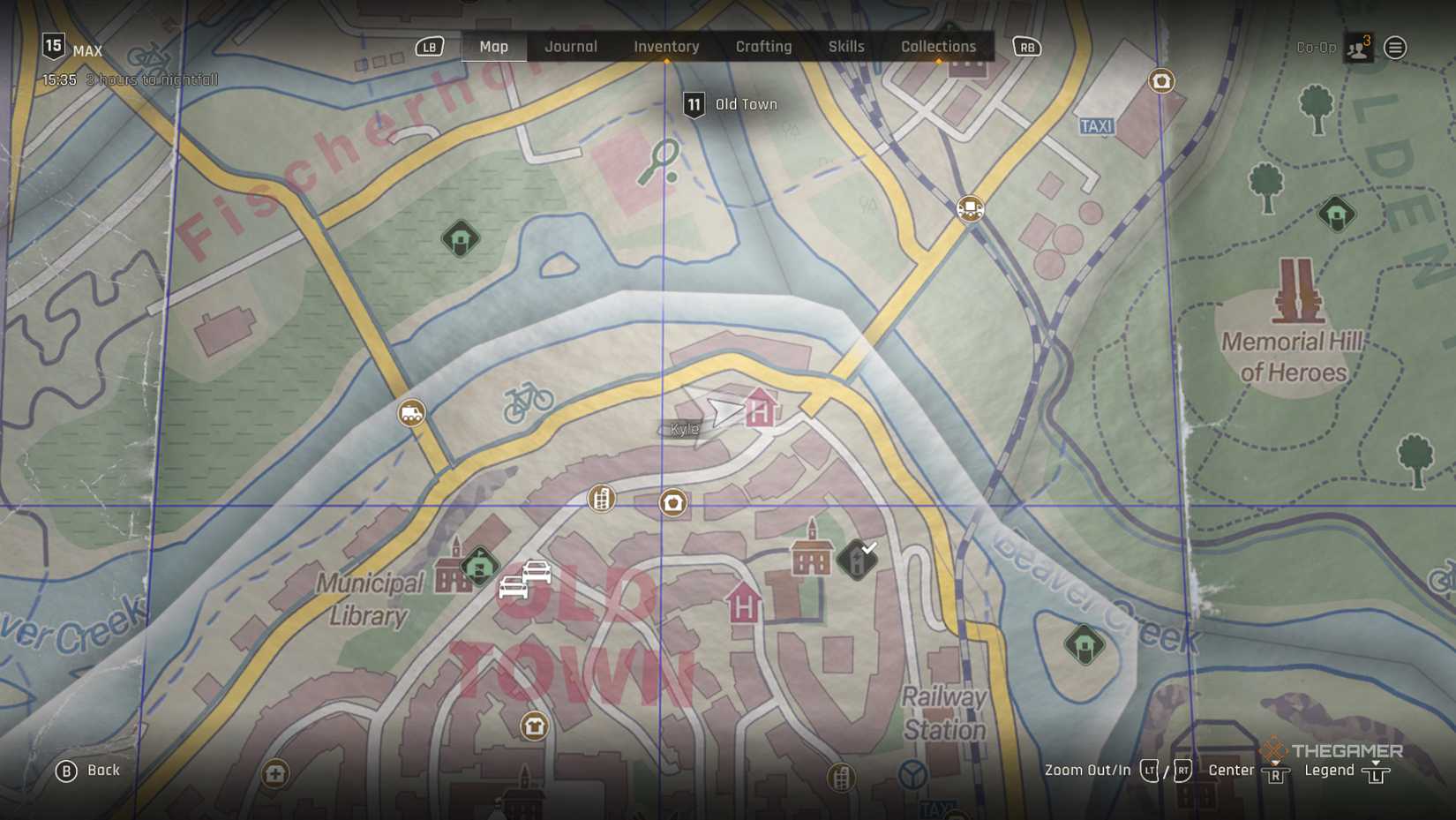1456x820 pixels.
Task: Click the completed checkmark tower marker
Action: 857,560
